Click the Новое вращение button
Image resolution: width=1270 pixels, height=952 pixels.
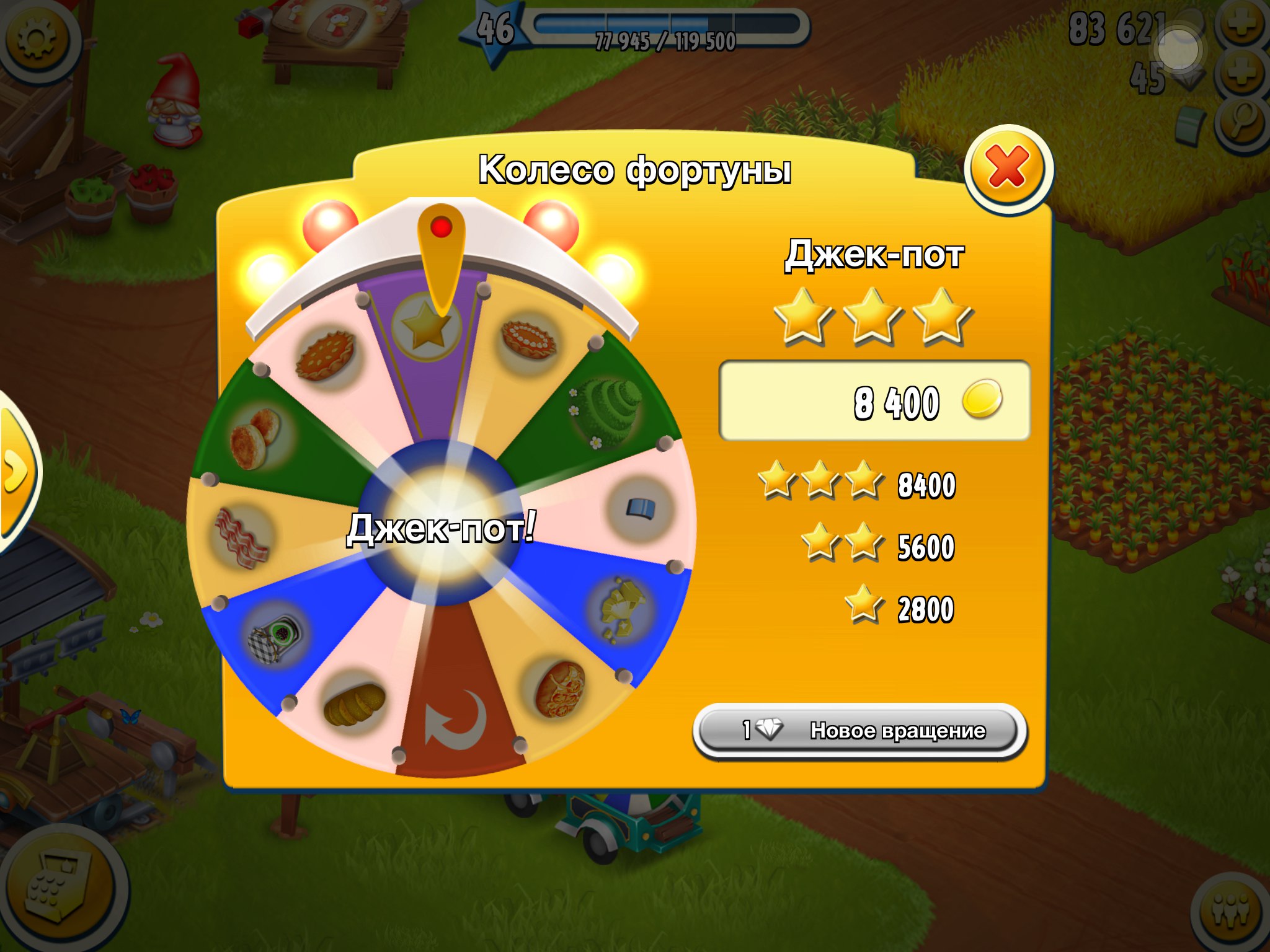[x=859, y=731]
